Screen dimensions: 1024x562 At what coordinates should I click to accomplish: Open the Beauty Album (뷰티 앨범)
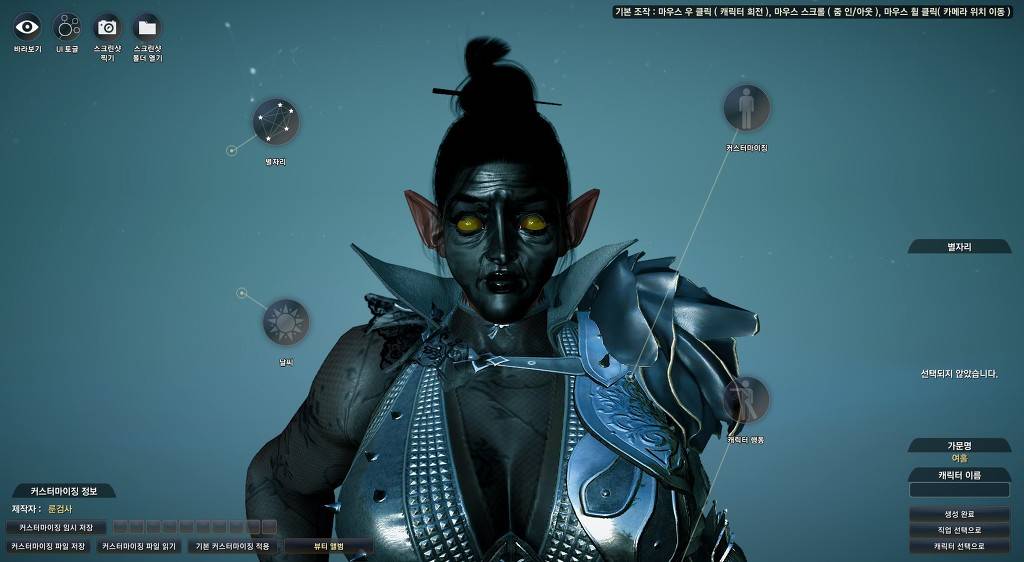tap(328, 547)
